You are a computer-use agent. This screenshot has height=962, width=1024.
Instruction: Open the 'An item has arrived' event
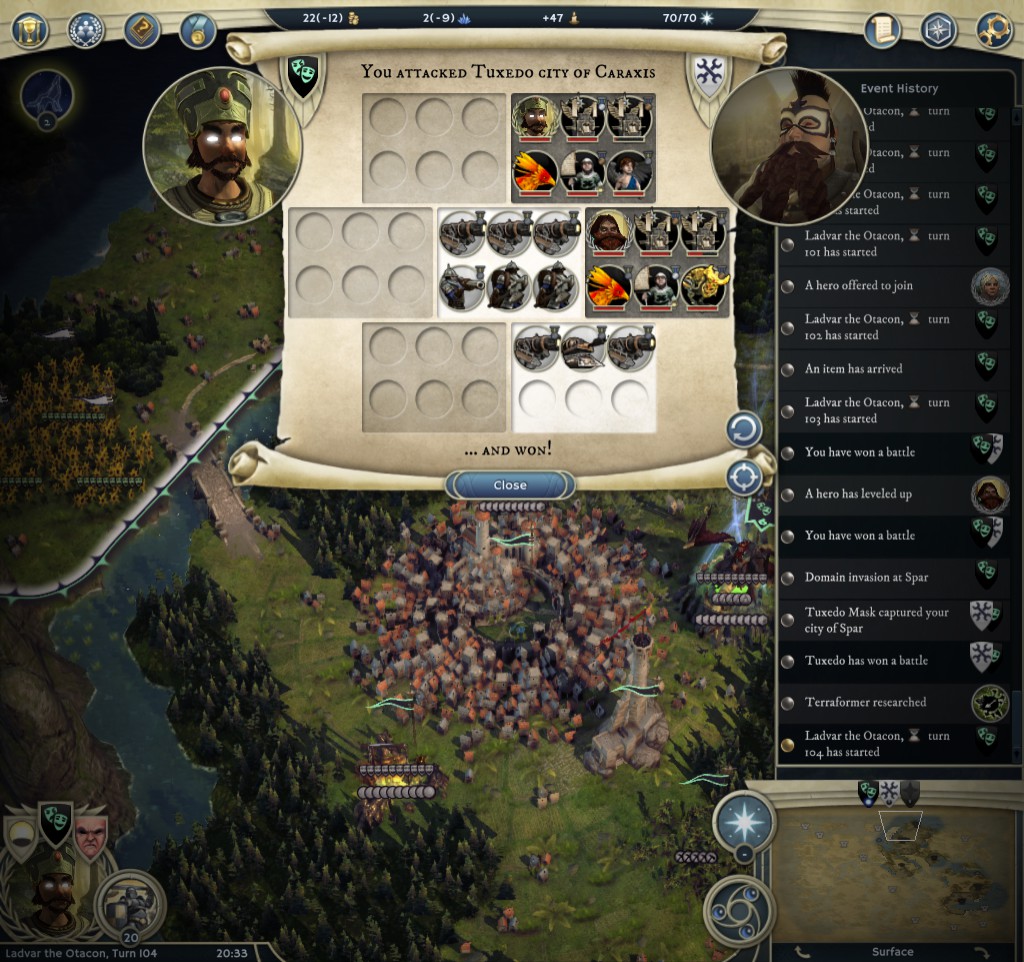(x=854, y=369)
